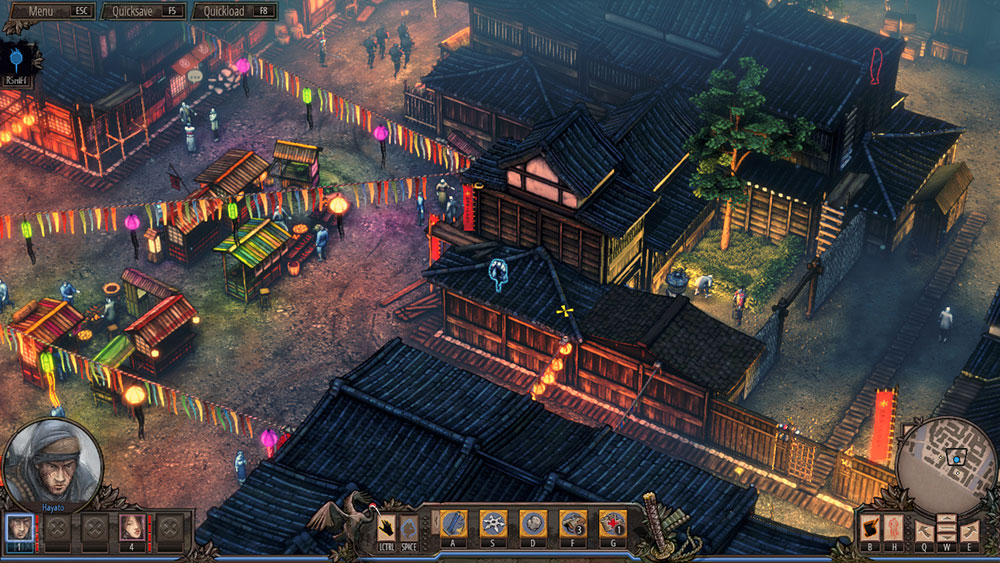Select the ninja sword attack ability

point(455,524)
